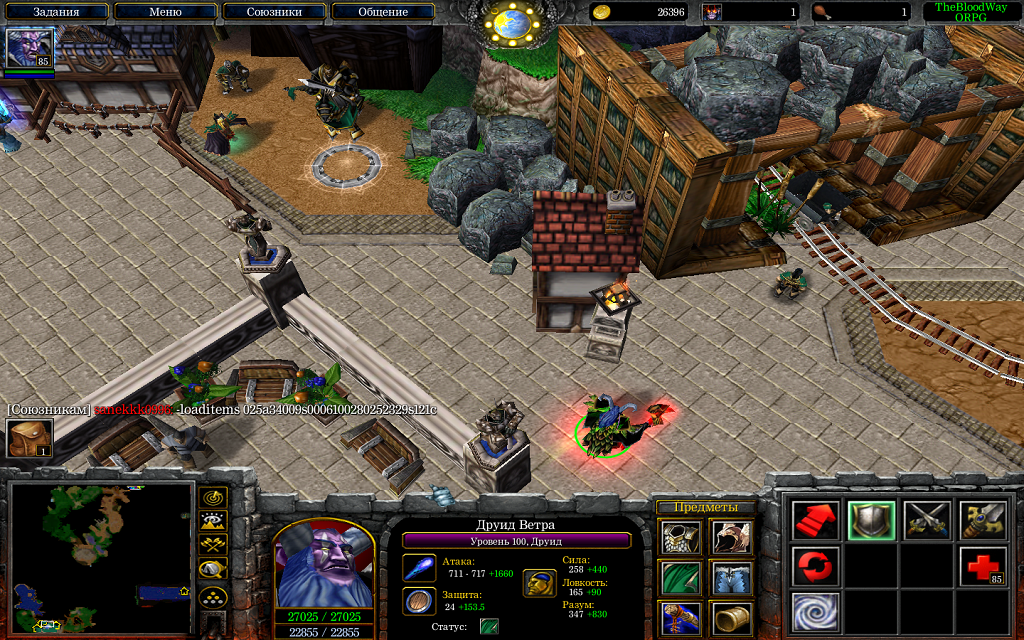Screen dimensions: 1024x640
Task: Select the green cloak inventory item
Action: click(679, 579)
